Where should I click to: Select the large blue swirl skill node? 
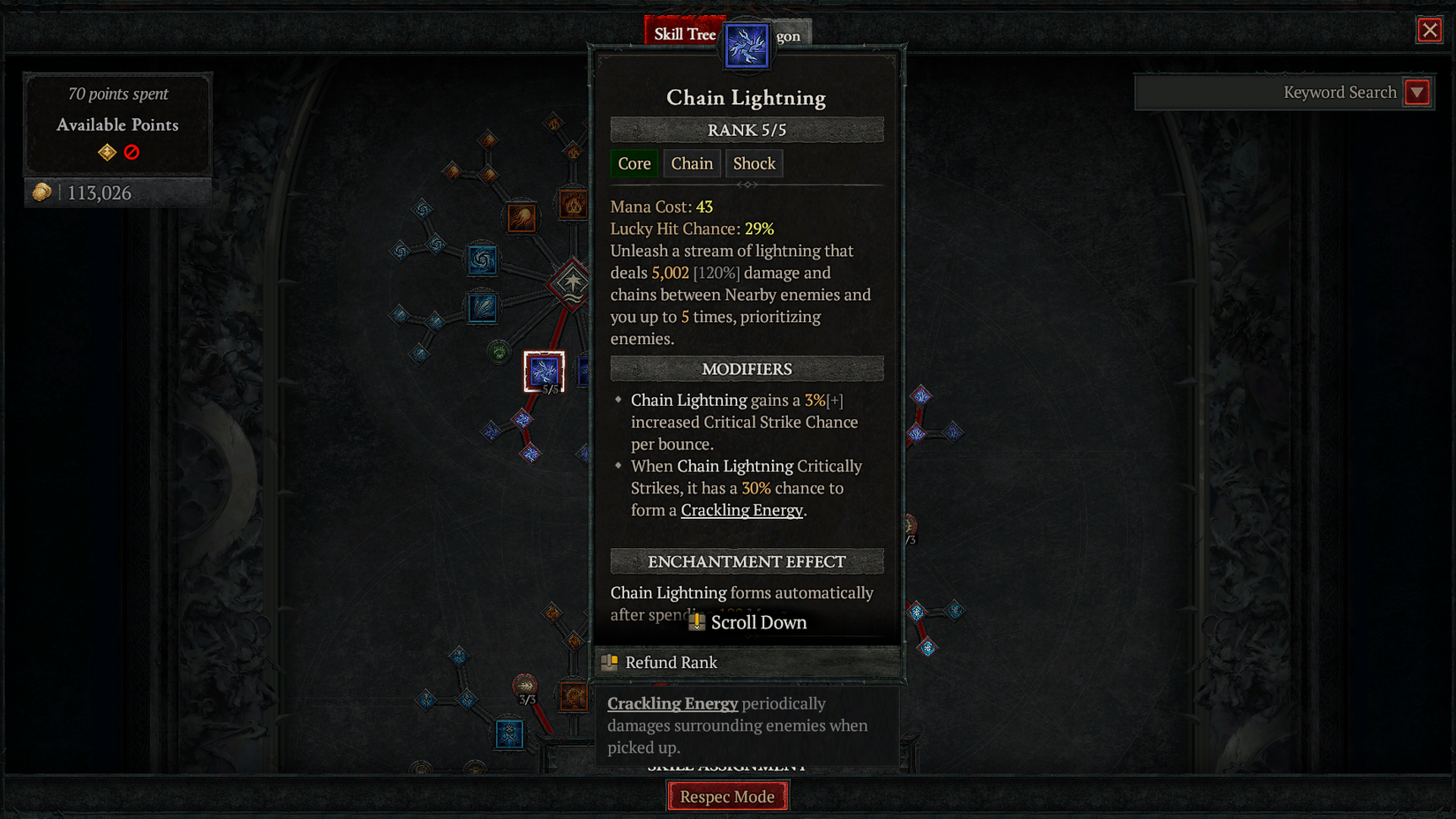coord(482,259)
